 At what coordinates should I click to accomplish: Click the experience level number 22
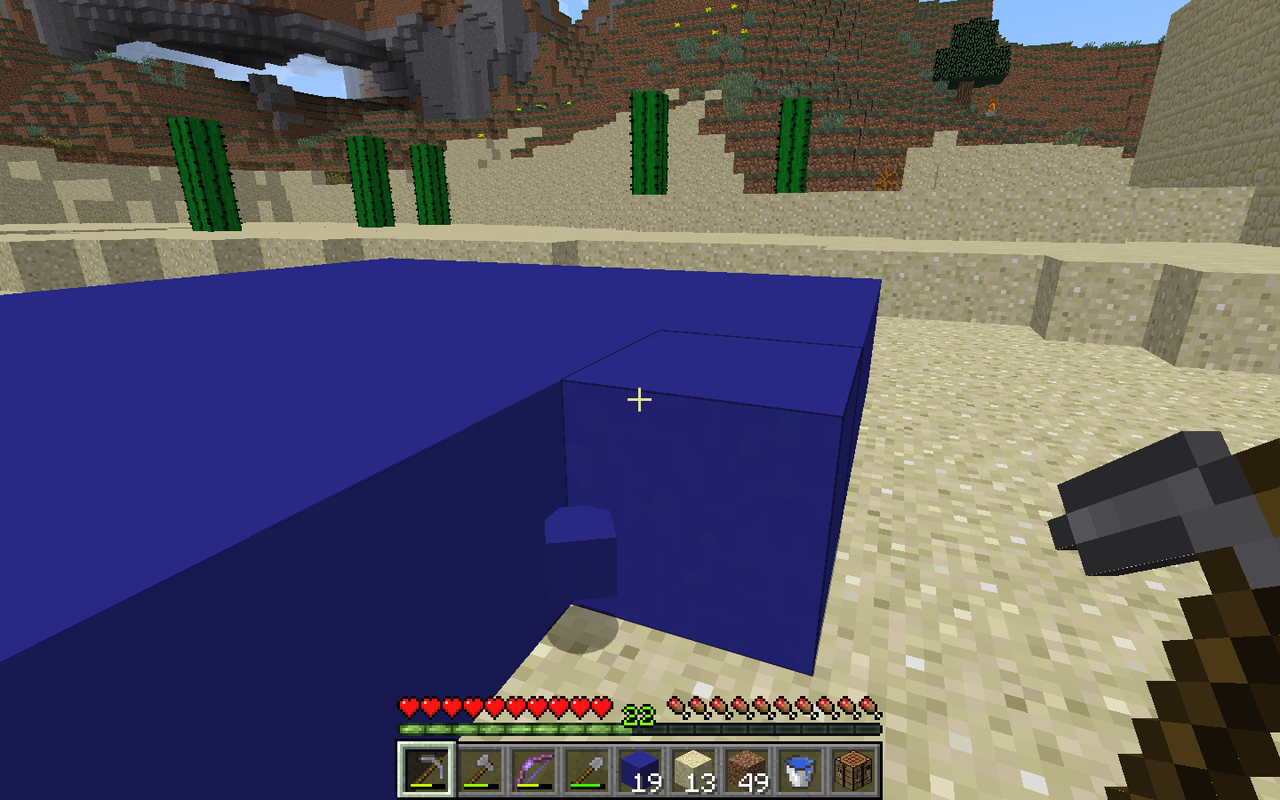pos(640,716)
